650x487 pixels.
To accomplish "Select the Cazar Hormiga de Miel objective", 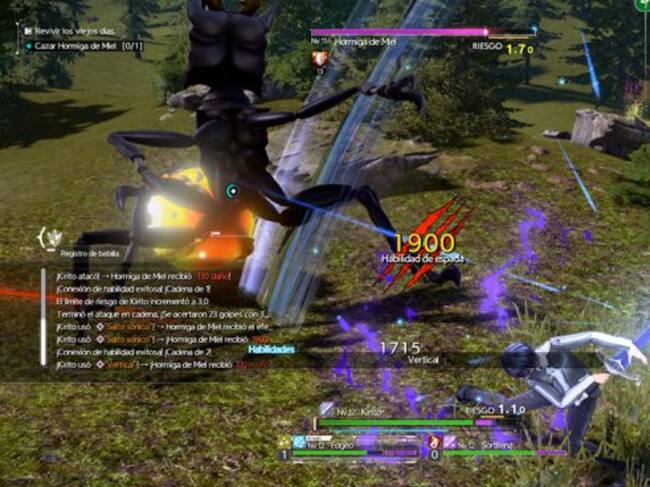I will point(83,46).
